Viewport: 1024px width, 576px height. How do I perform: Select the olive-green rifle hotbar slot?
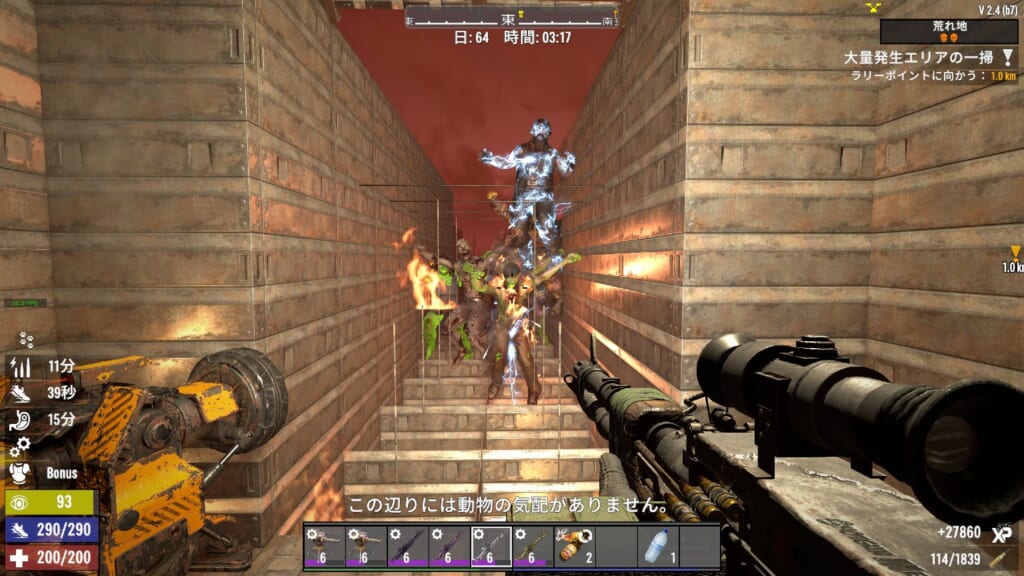(x=533, y=547)
